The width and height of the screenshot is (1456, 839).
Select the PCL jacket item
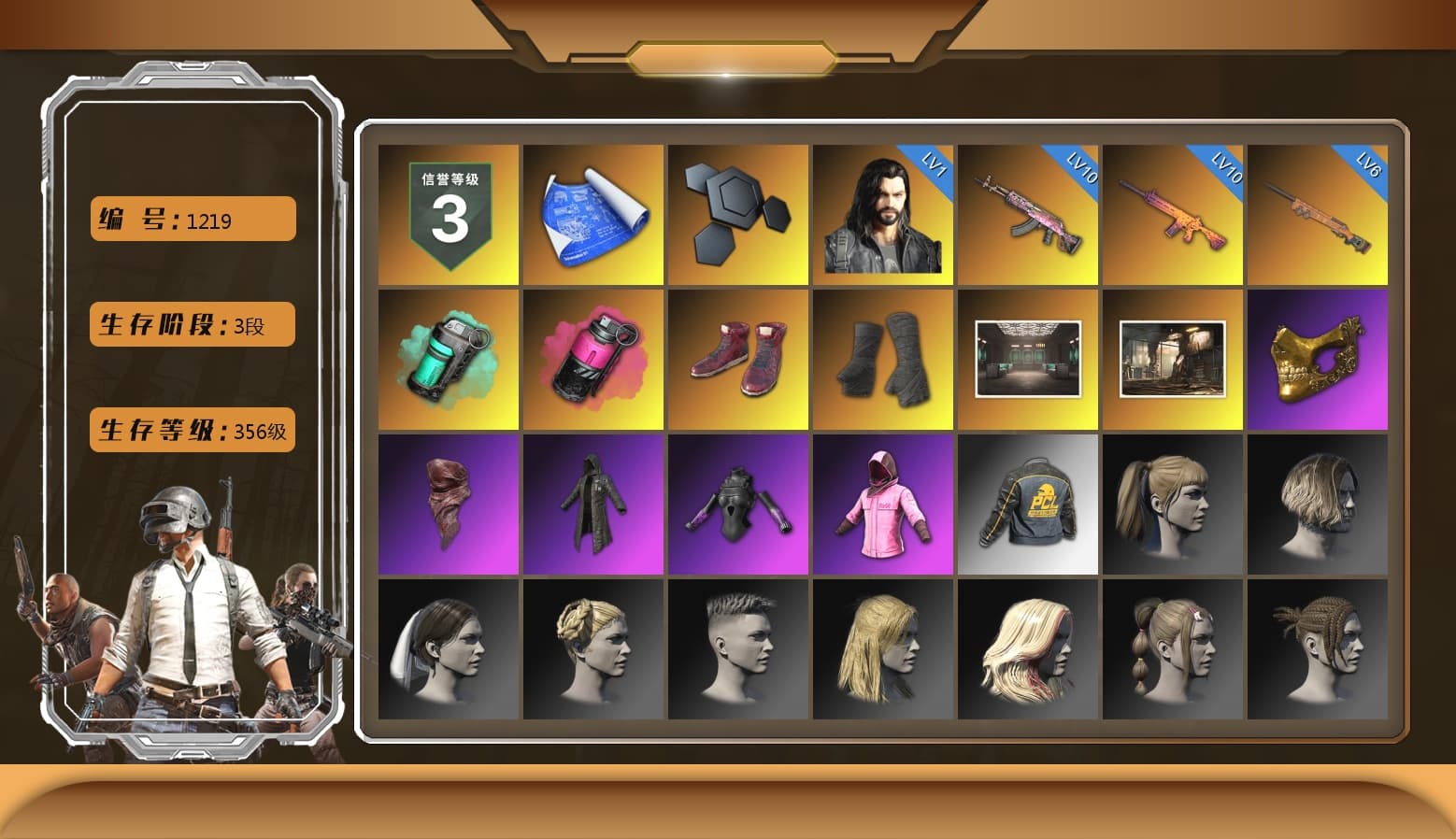pos(1028,504)
